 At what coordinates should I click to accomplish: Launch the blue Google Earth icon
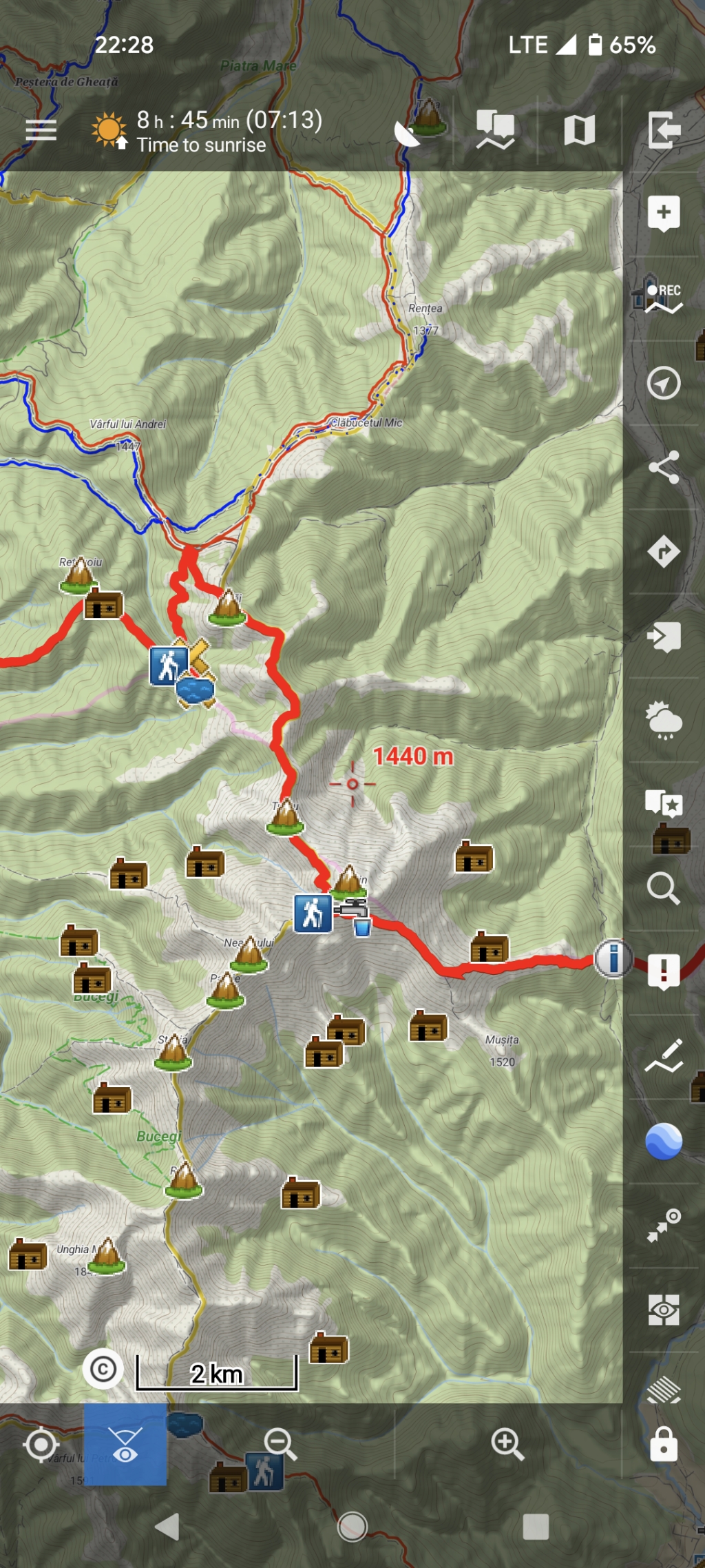pos(664,1141)
